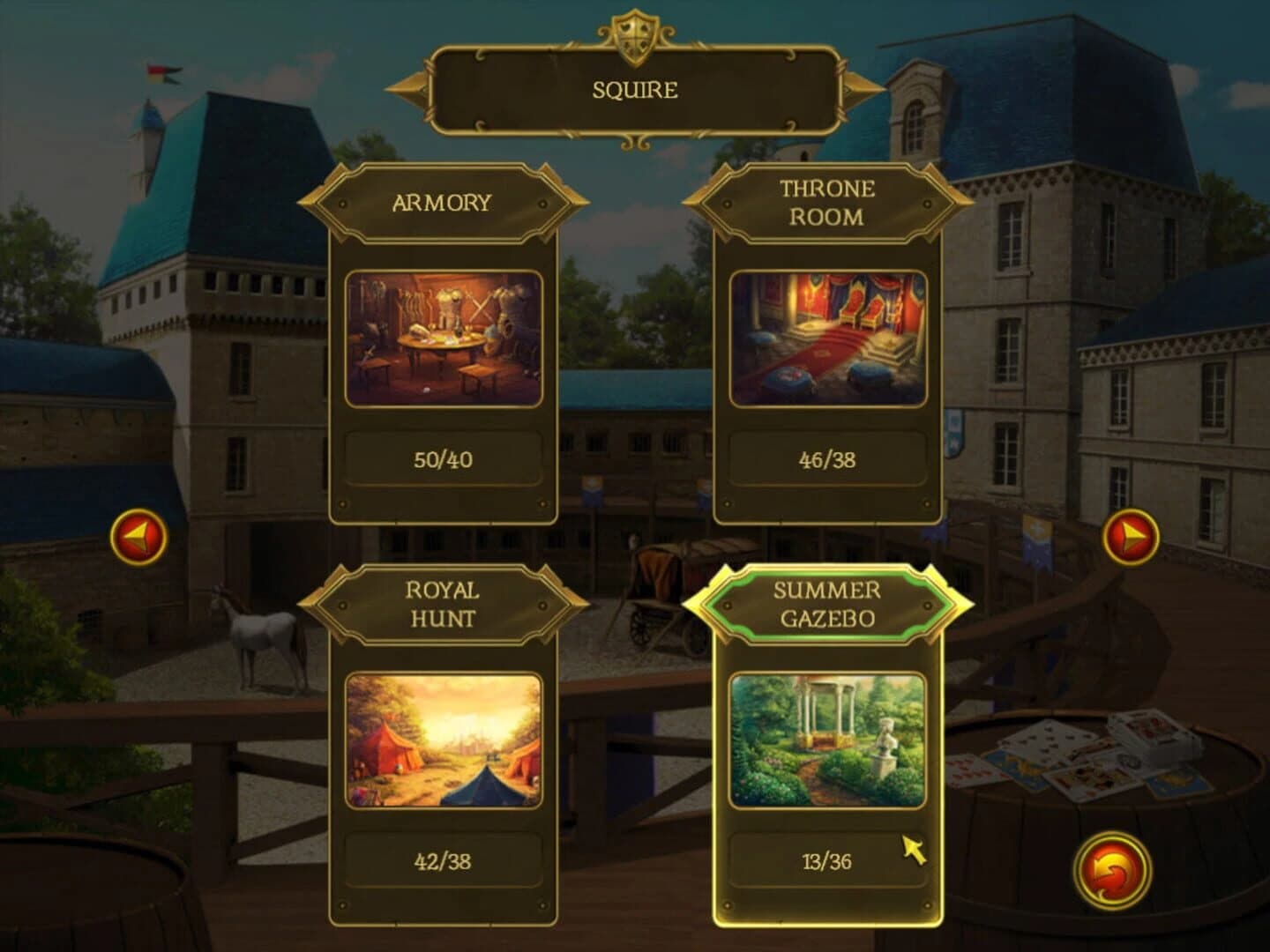Select the 50/40 score plaque under Armory

443,458
